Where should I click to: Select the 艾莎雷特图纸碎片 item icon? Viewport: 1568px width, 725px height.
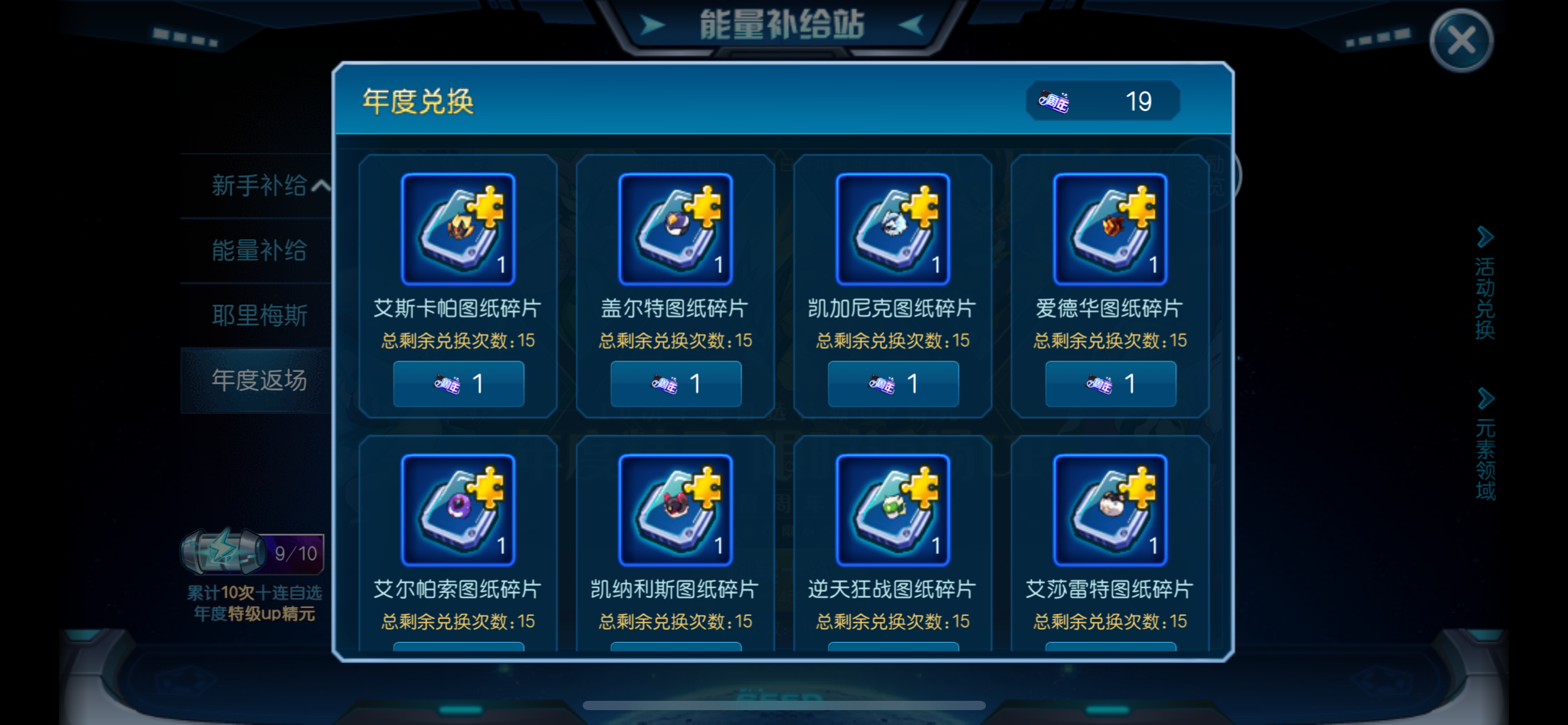tap(1110, 510)
